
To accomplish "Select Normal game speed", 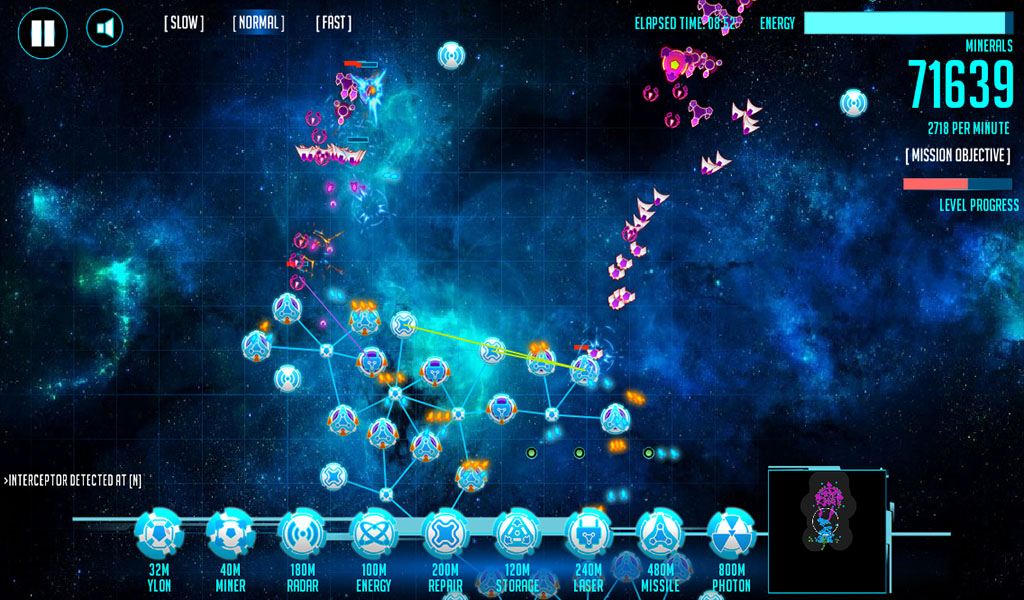I will coord(258,23).
